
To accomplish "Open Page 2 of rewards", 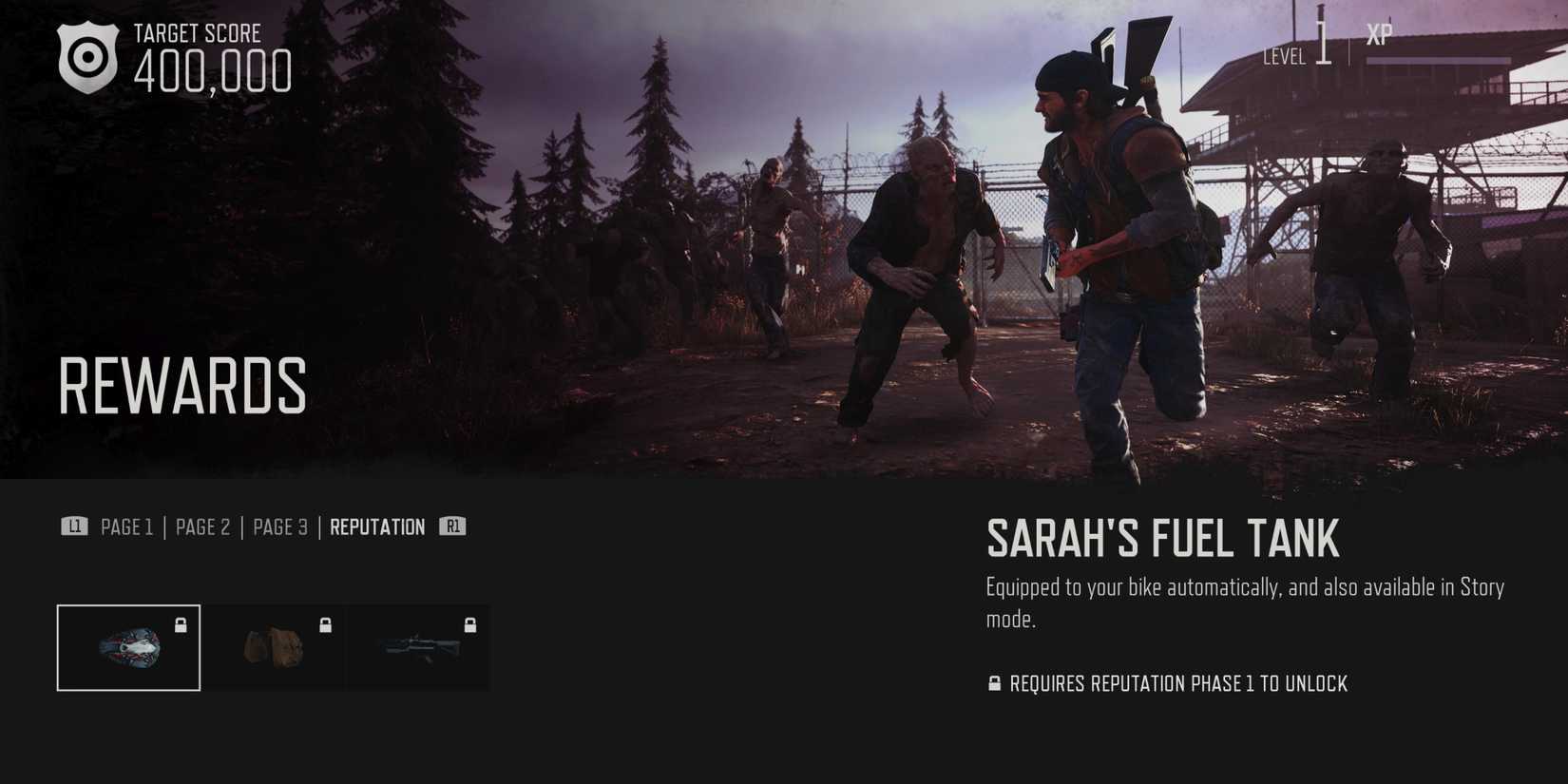I will pos(202,526).
